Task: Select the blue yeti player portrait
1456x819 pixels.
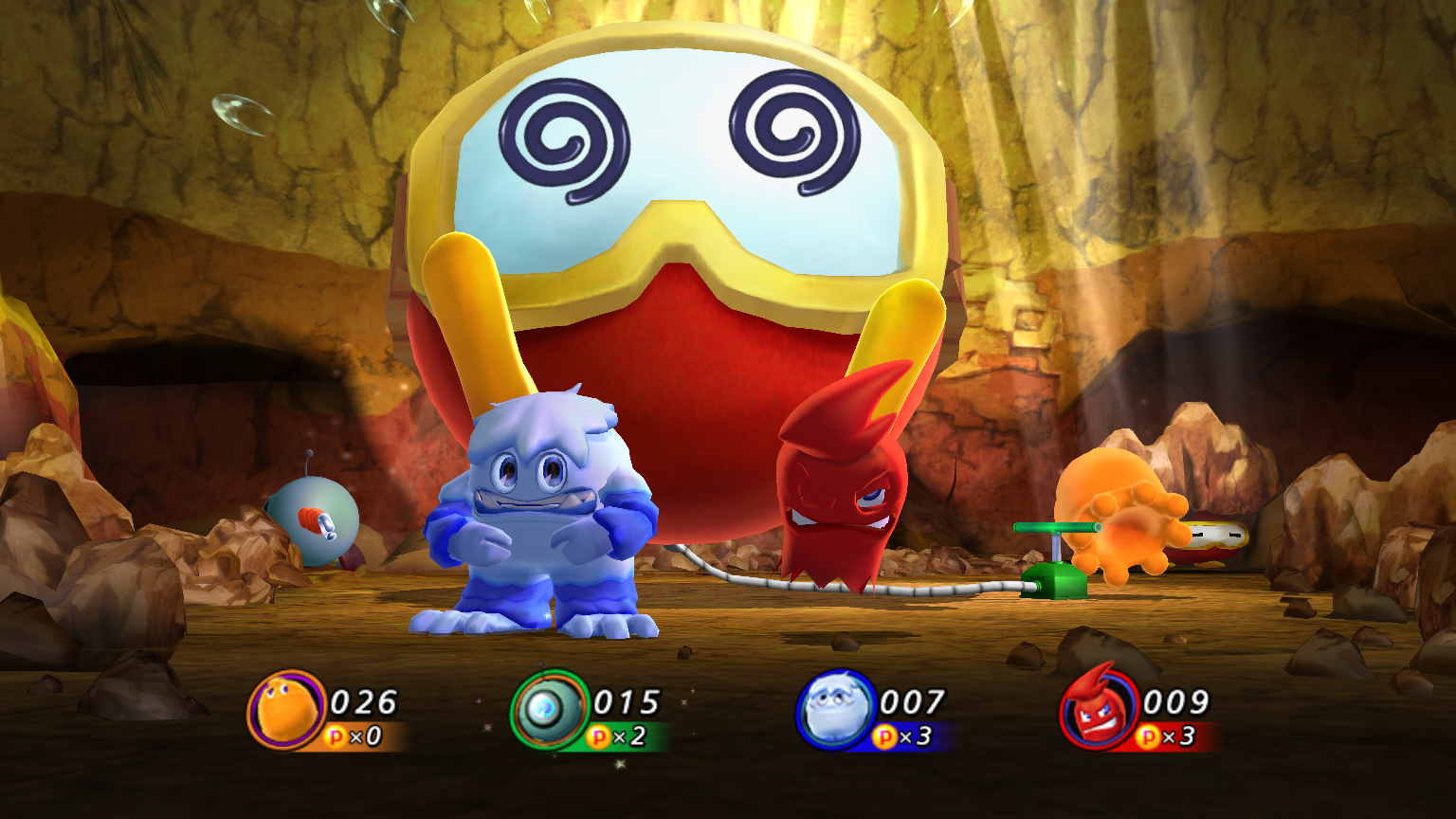Action: click(x=833, y=710)
